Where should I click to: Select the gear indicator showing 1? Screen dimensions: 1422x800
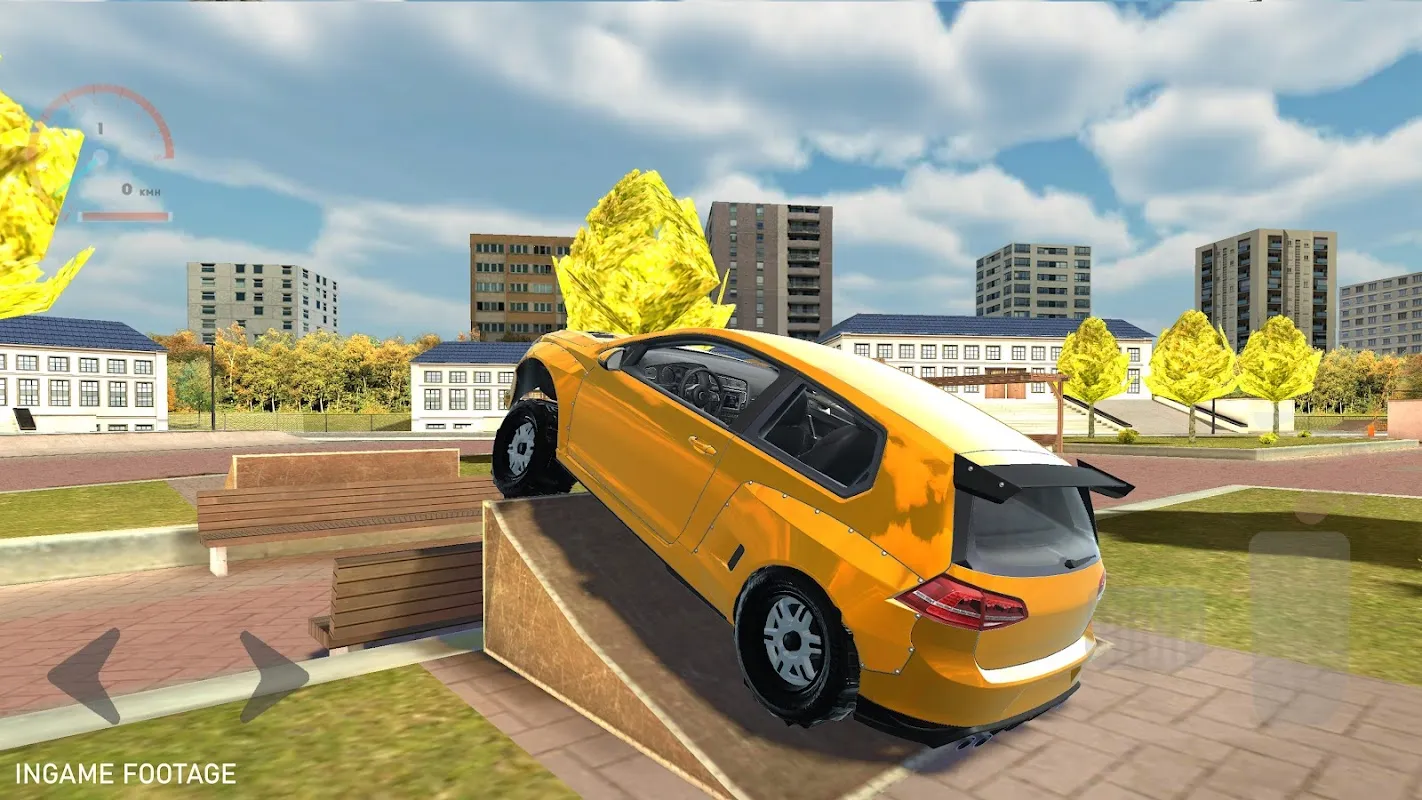pyautogui.click(x=100, y=127)
